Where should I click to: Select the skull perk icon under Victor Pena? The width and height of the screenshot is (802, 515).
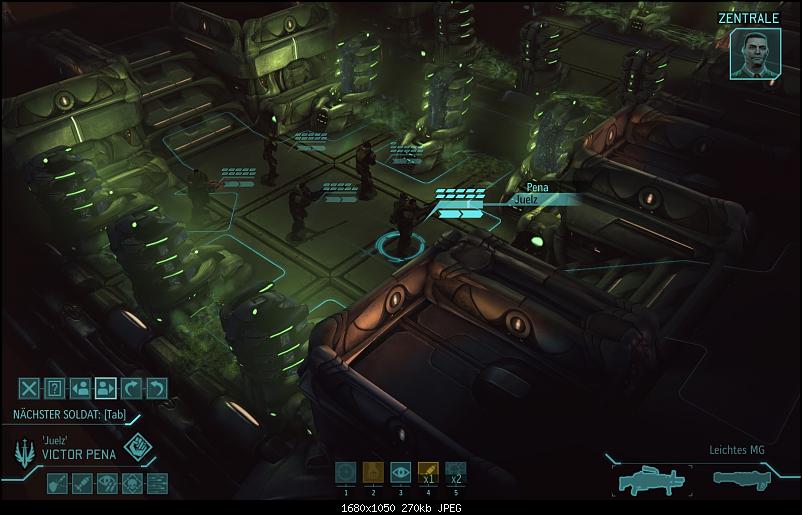pyautogui.click(x=132, y=484)
